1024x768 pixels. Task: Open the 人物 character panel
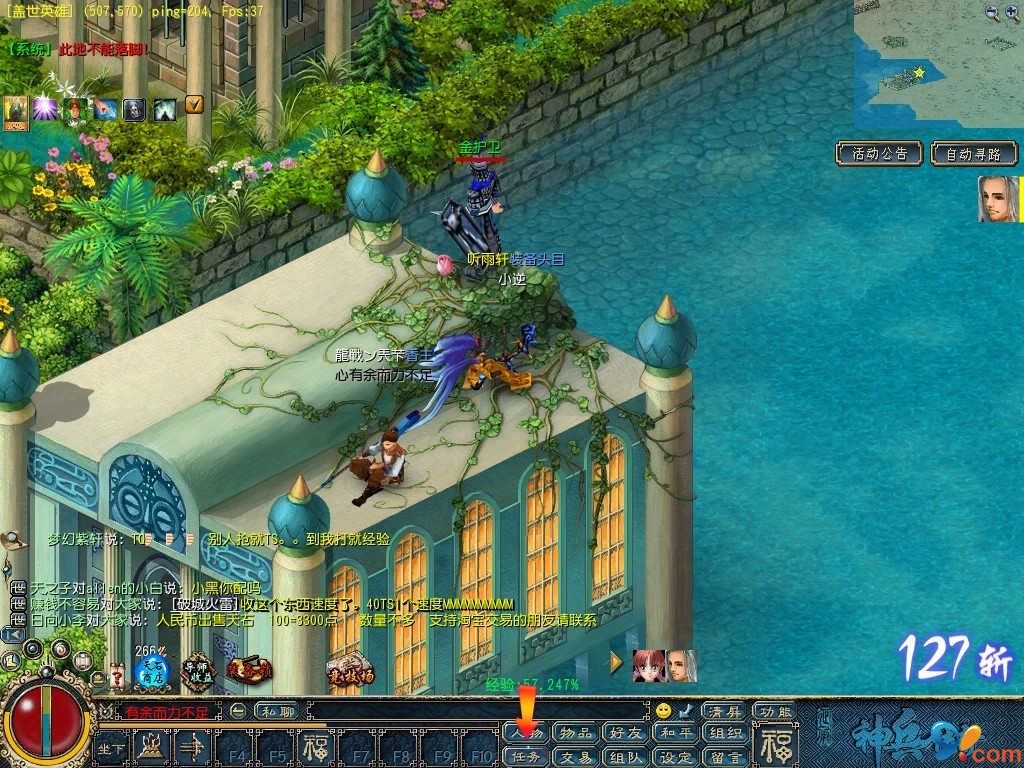pyautogui.click(x=526, y=733)
